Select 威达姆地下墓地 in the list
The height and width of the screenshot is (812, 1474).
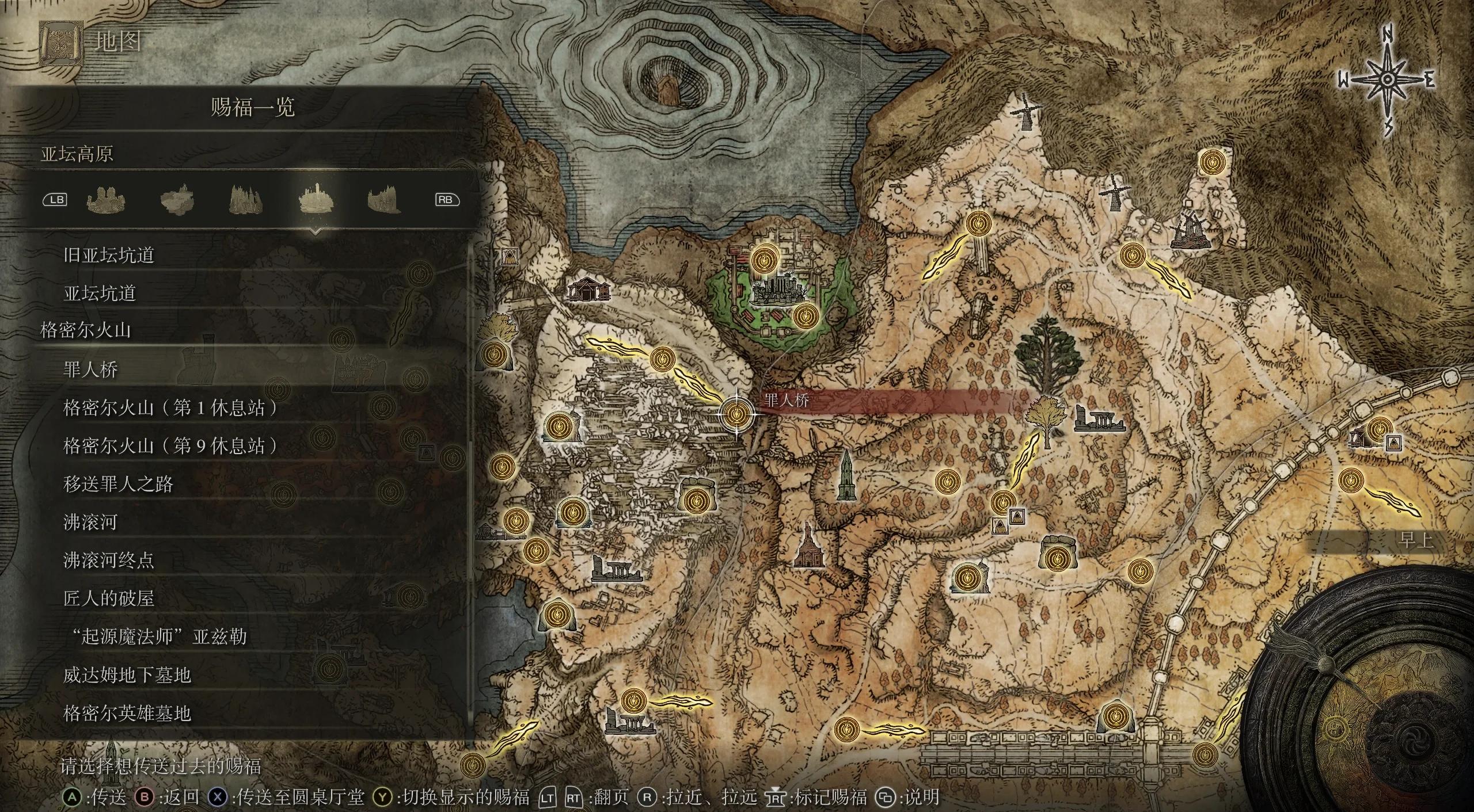pos(127,675)
